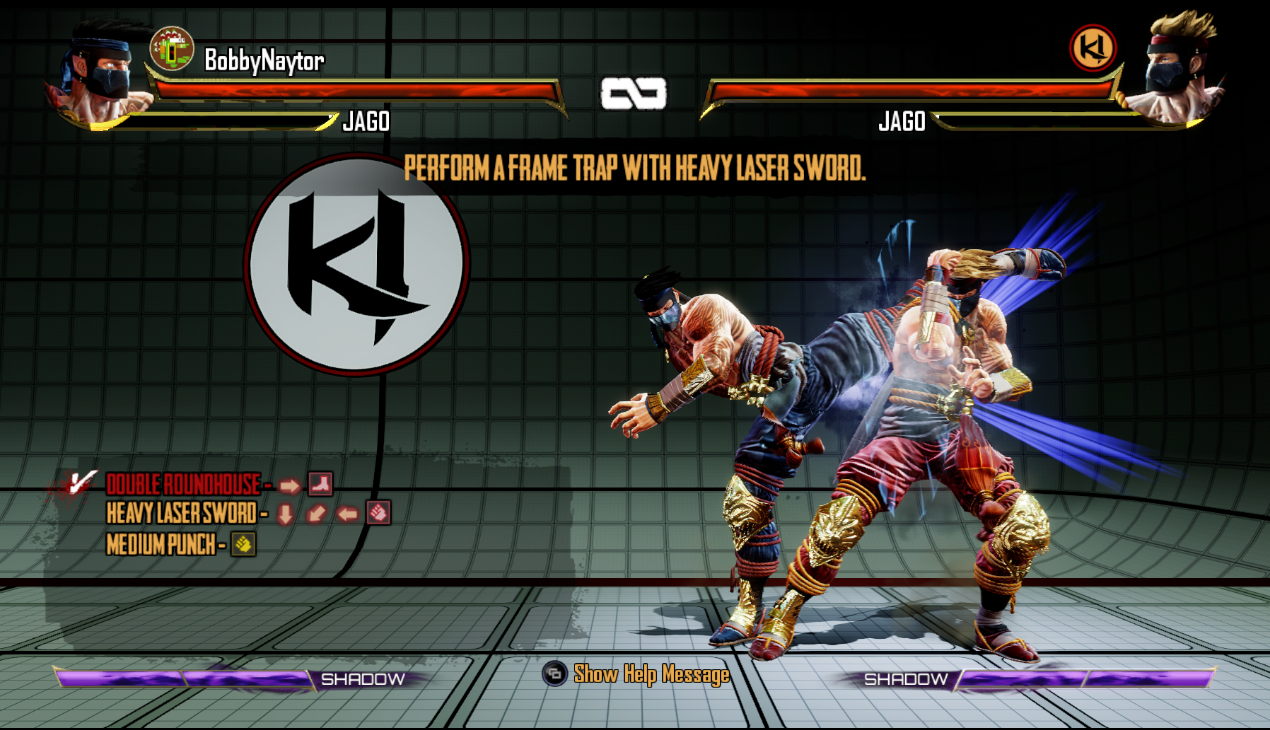Image resolution: width=1270 pixels, height=730 pixels.
Task: Choose the Heavy Laser Sword move entry
Action: (182, 514)
